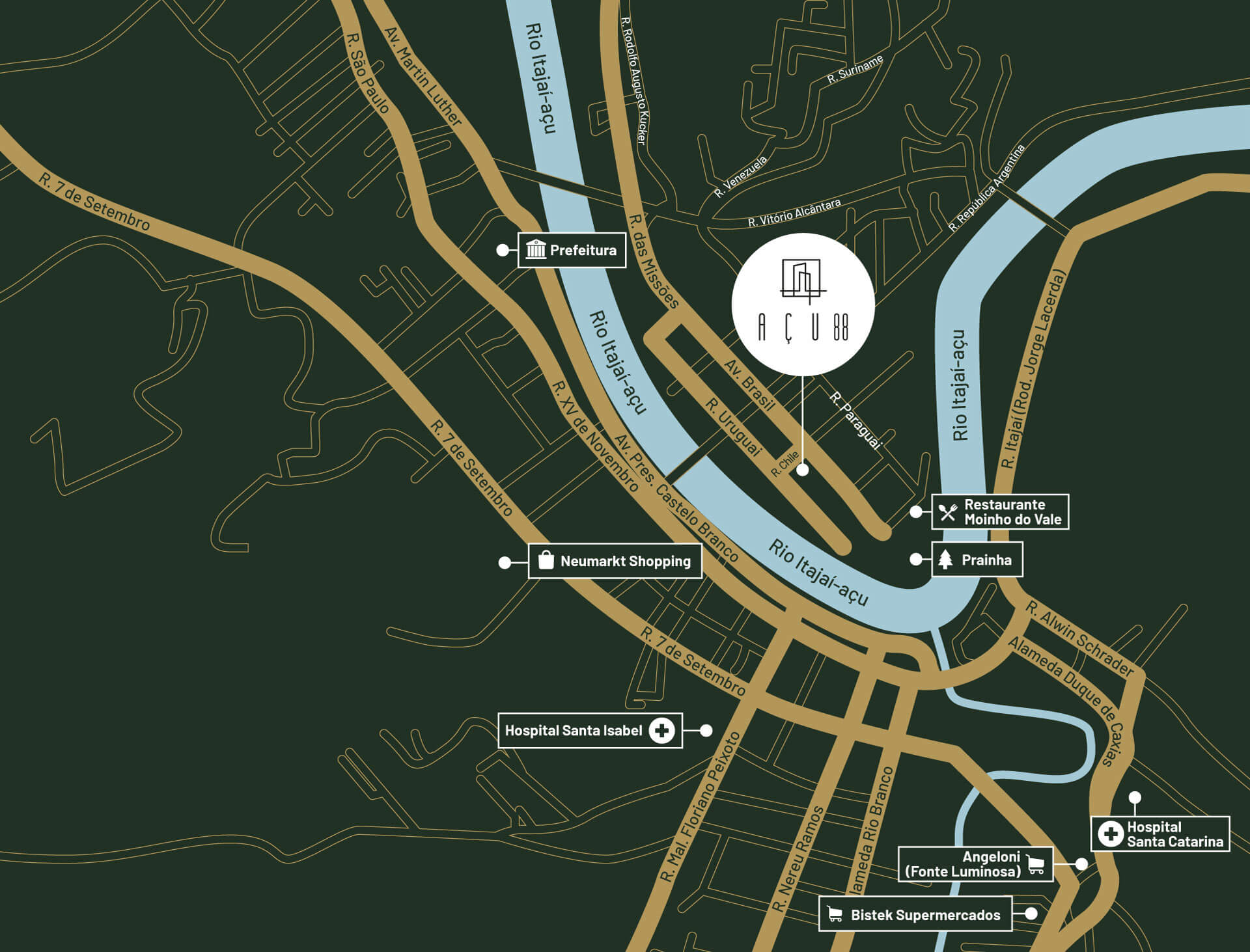The width and height of the screenshot is (1250, 952).
Task: Select the Prefeitura map marker label
Action: pos(572,250)
